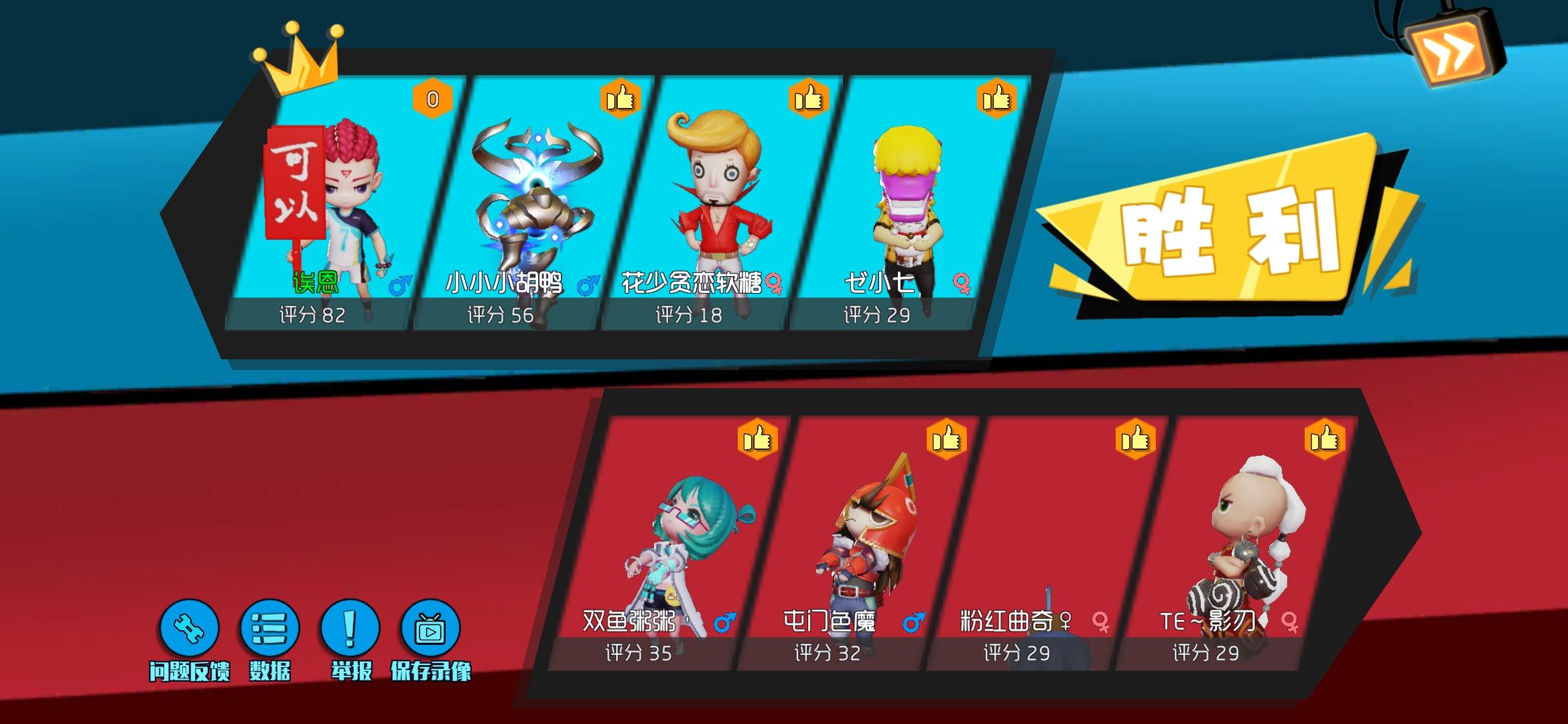Click the zero-count like hexagon on 诶恩's card
The height and width of the screenshot is (724, 1568).
pos(433,99)
